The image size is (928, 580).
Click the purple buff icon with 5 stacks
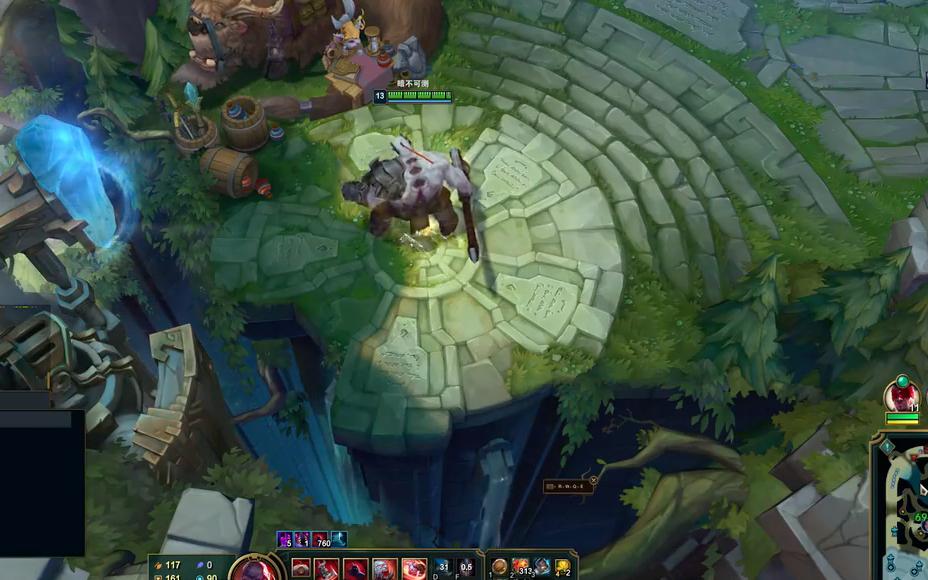coord(285,539)
